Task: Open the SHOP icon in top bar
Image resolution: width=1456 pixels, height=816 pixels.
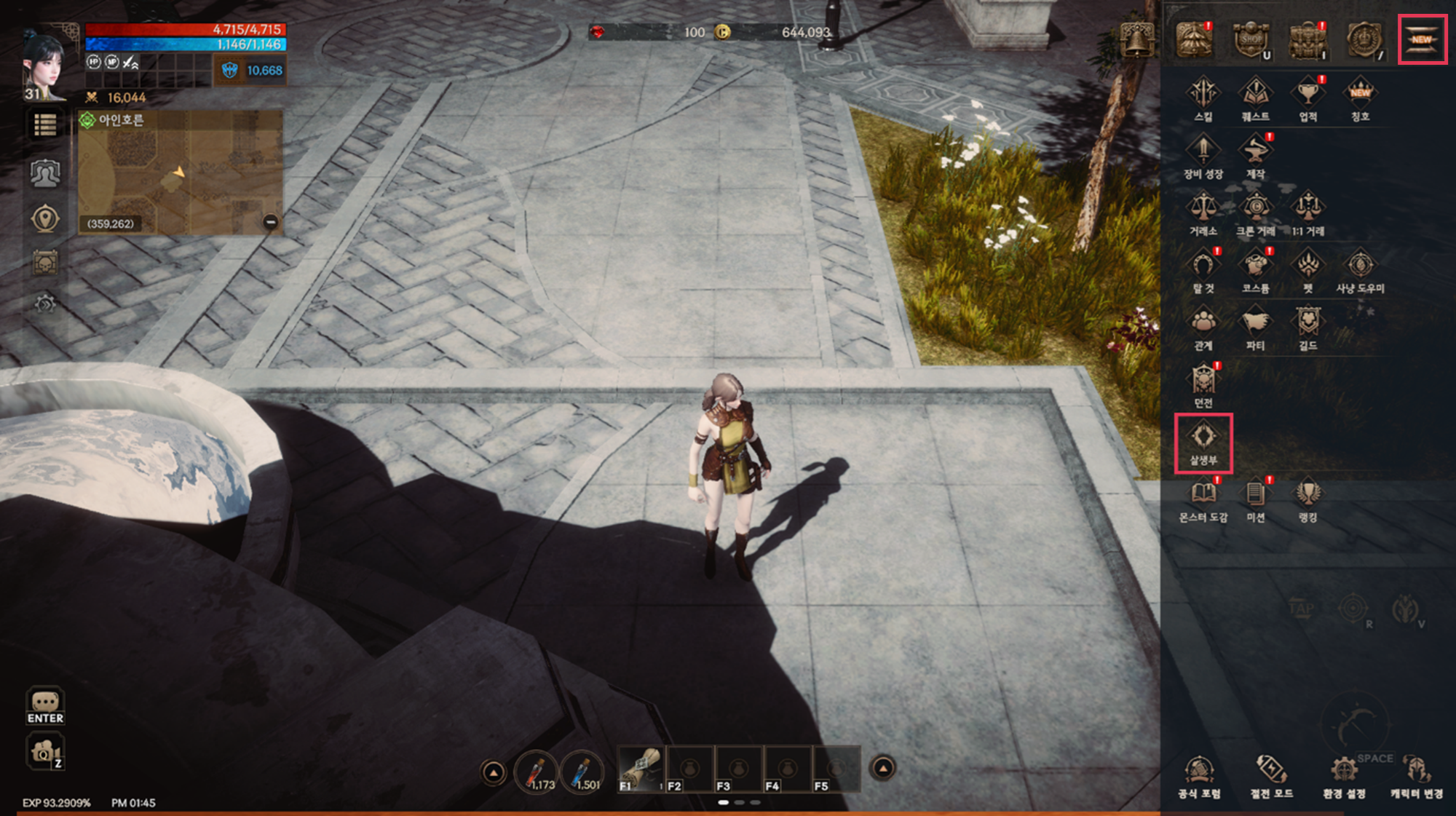Action: coord(1251,40)
